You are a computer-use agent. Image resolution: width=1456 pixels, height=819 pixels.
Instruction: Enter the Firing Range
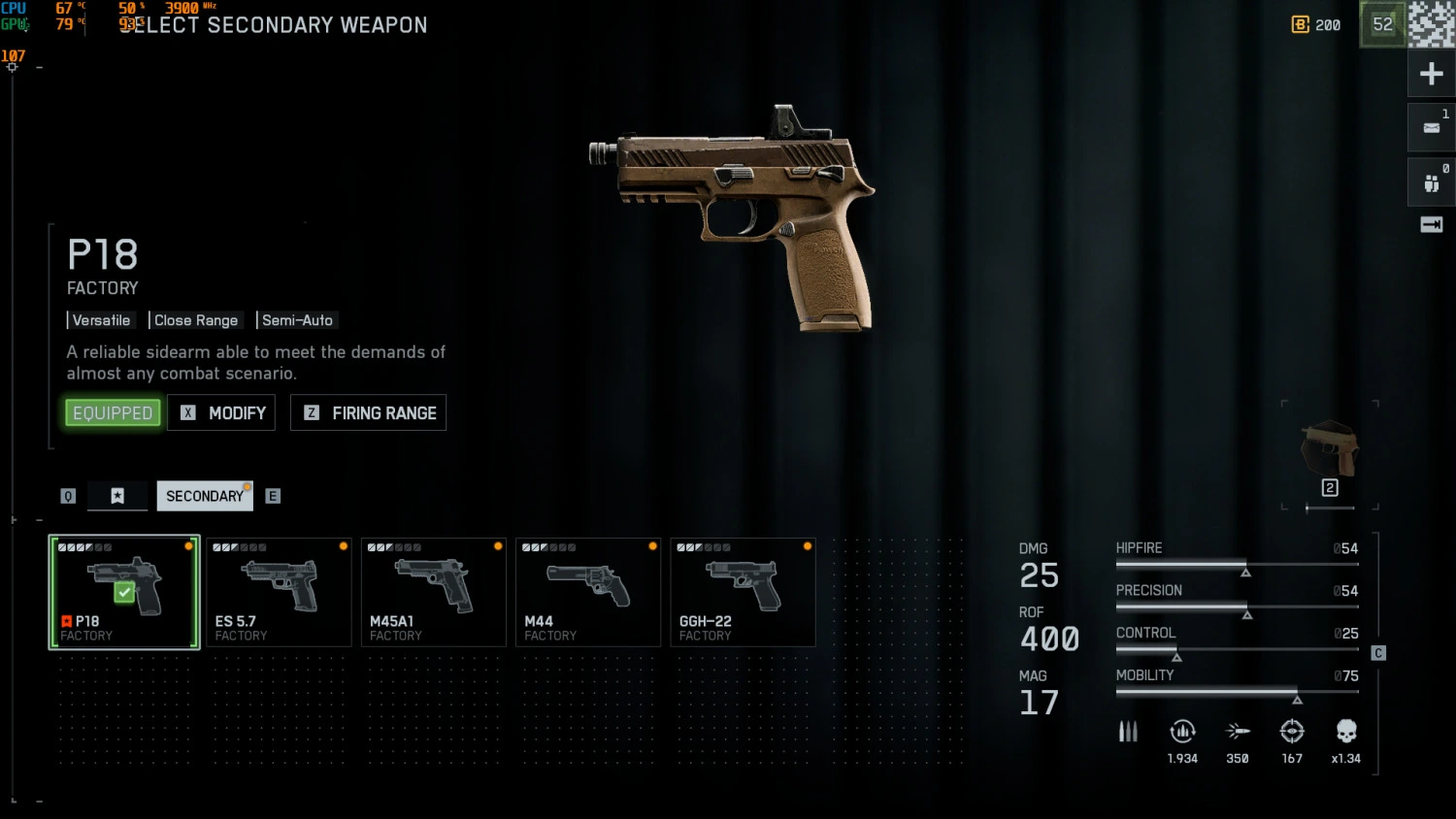point(369,412)
